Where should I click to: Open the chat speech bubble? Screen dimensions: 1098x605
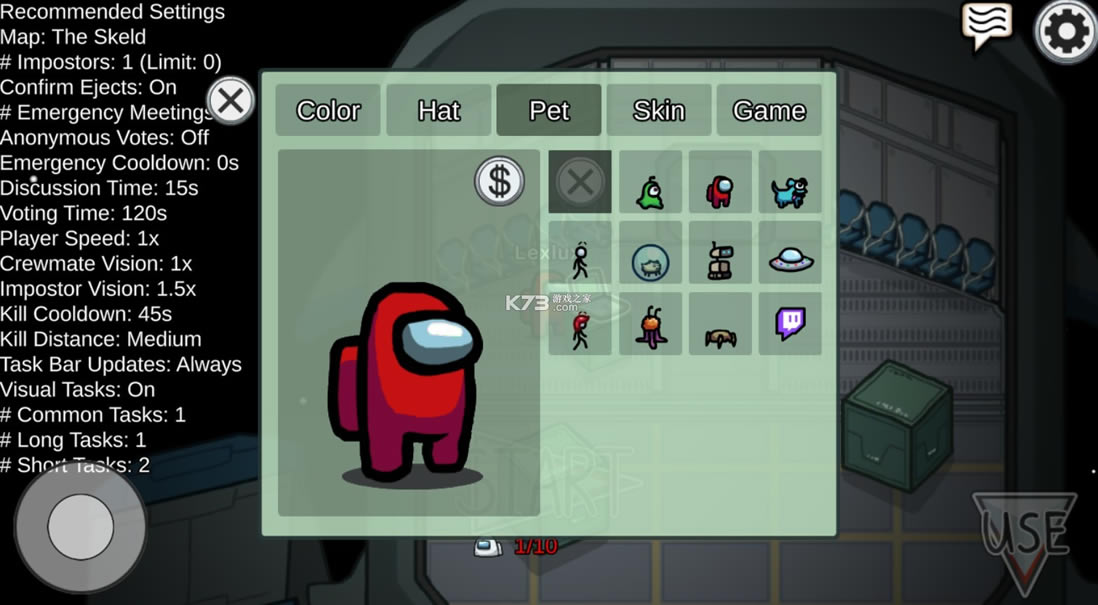[986, 26]
